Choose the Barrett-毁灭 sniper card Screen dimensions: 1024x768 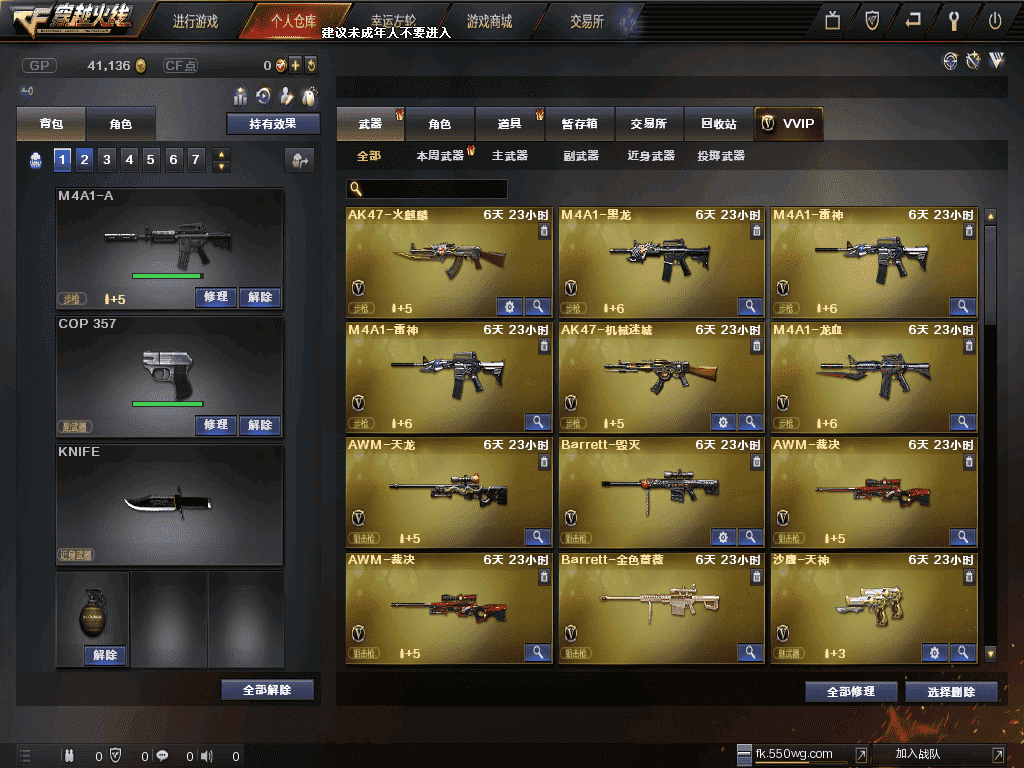click(x=660, y=491)
